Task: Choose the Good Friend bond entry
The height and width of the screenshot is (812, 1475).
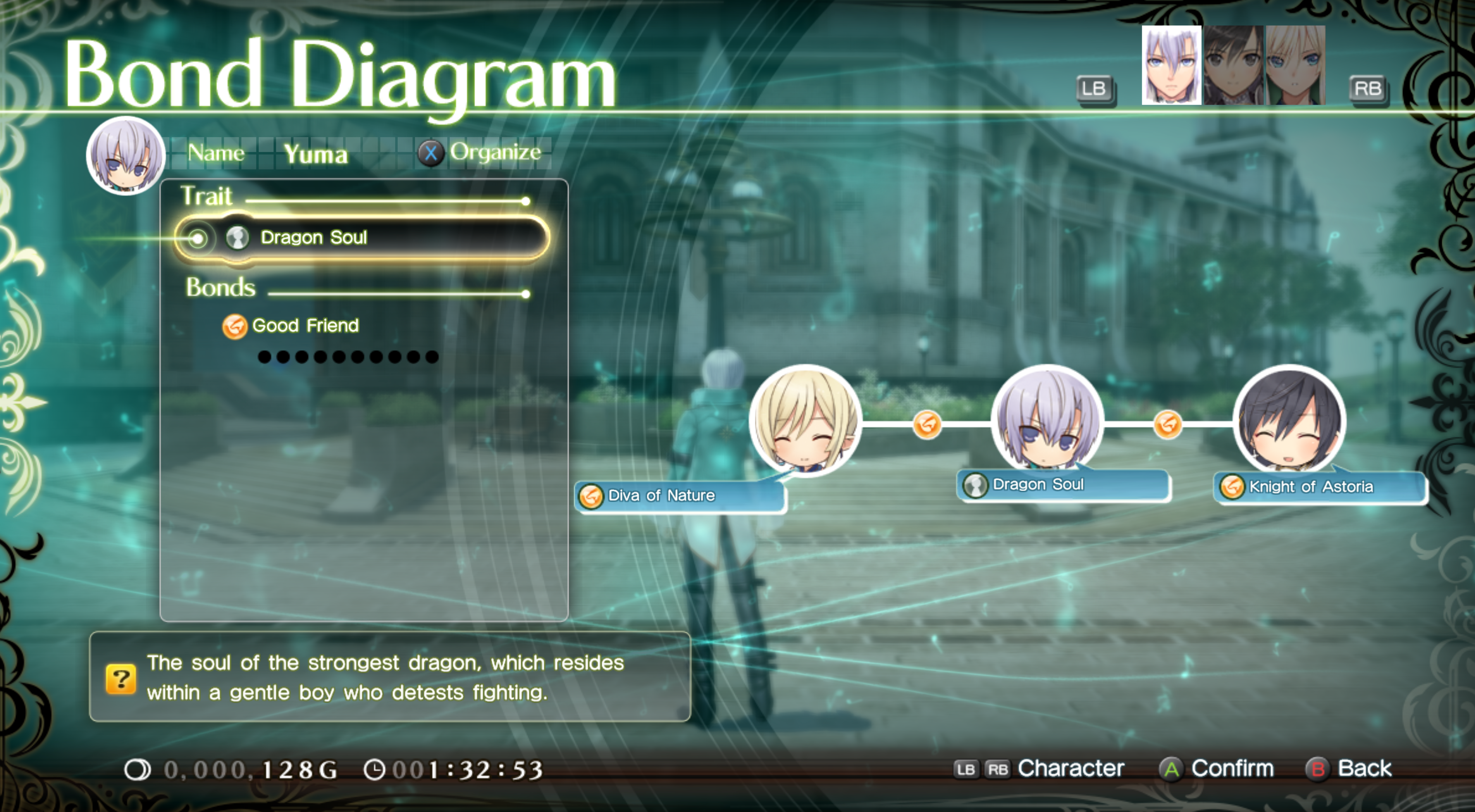Action: pyautogui.click(x=305, y=326)
